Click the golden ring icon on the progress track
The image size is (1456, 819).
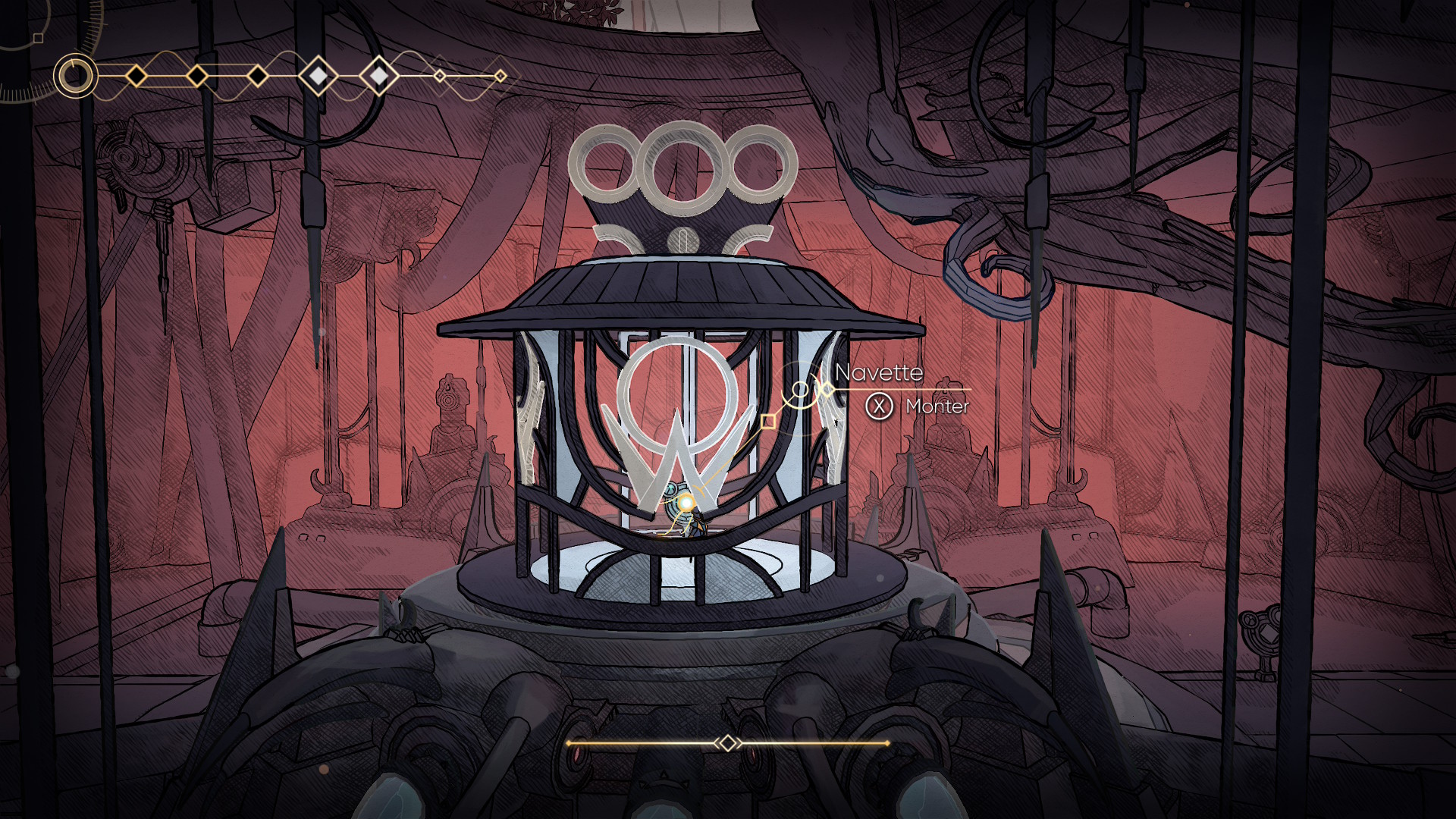(75, 76)
